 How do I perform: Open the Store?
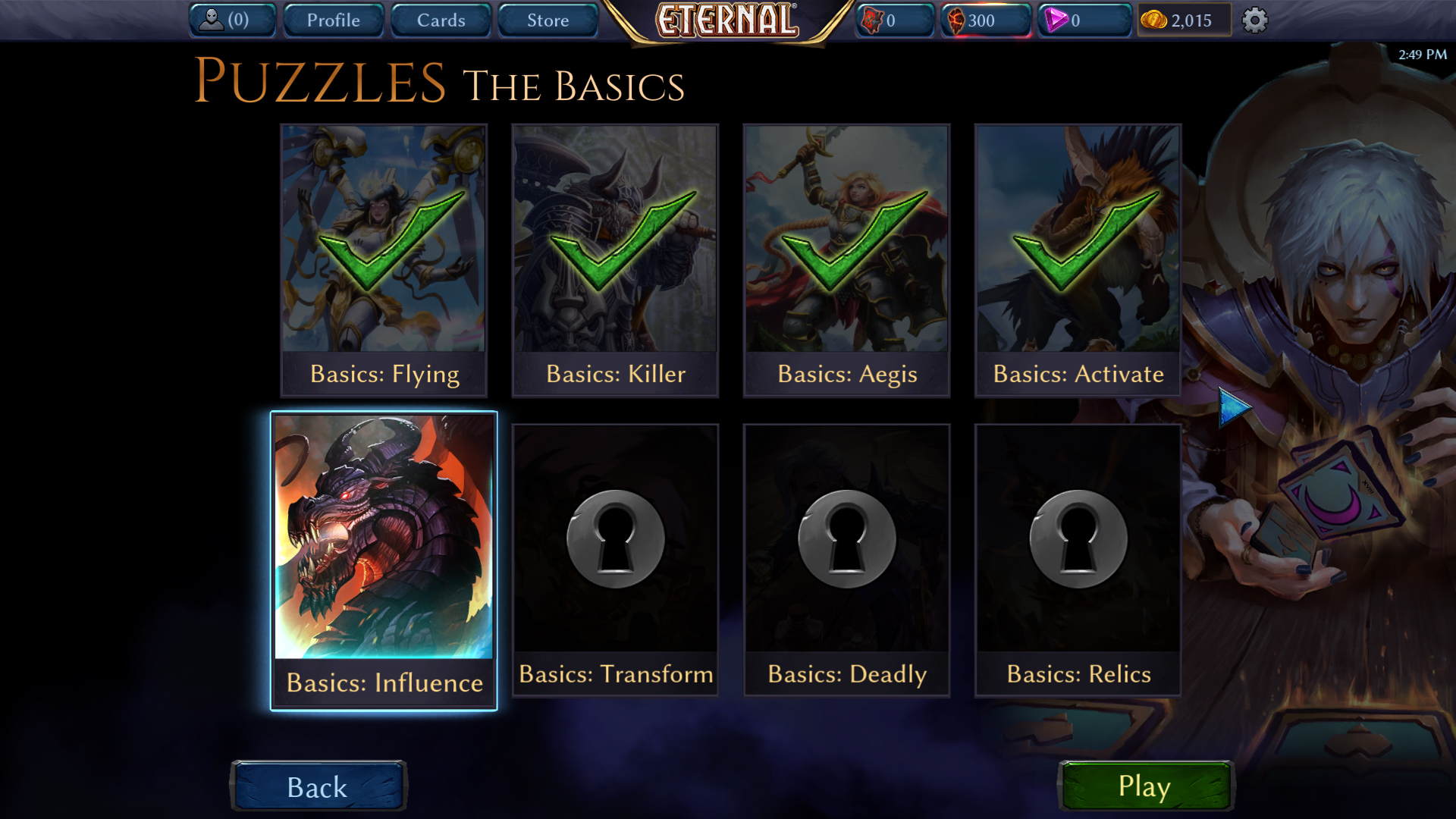point(548,20)
